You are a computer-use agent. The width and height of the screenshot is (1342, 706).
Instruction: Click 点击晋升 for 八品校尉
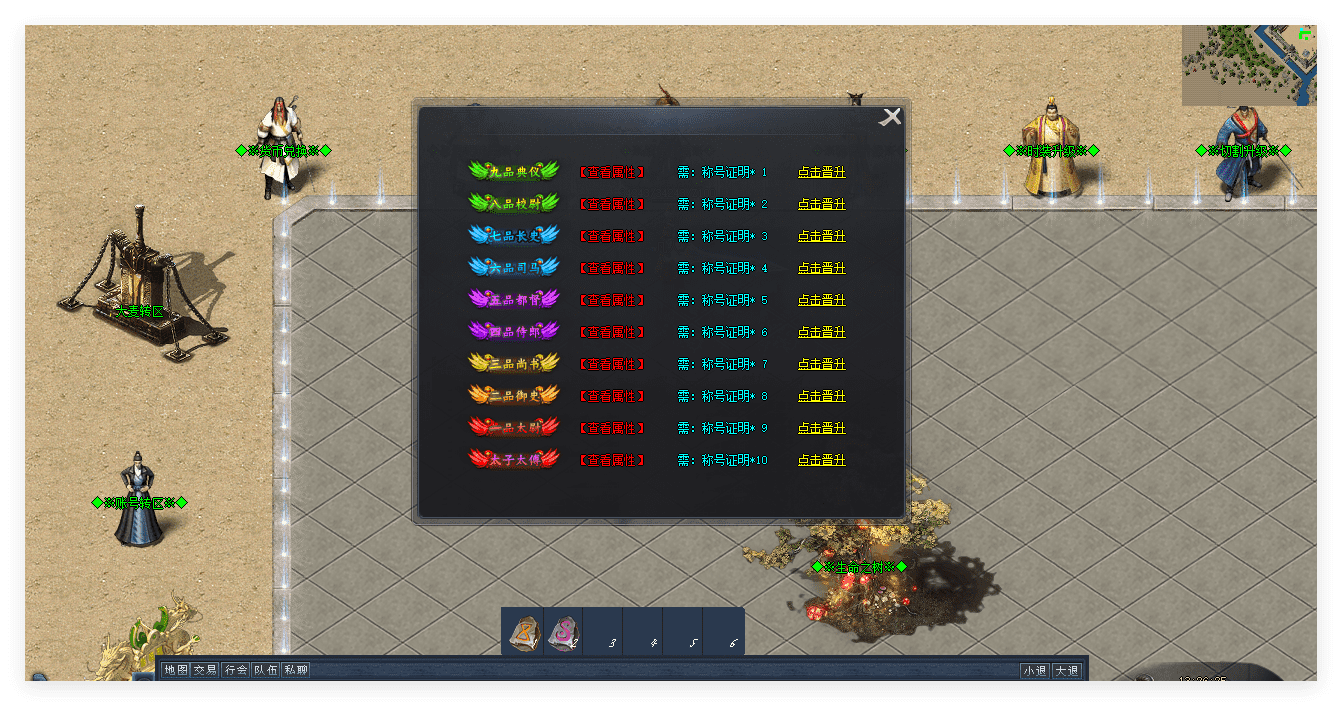[821, 204]
